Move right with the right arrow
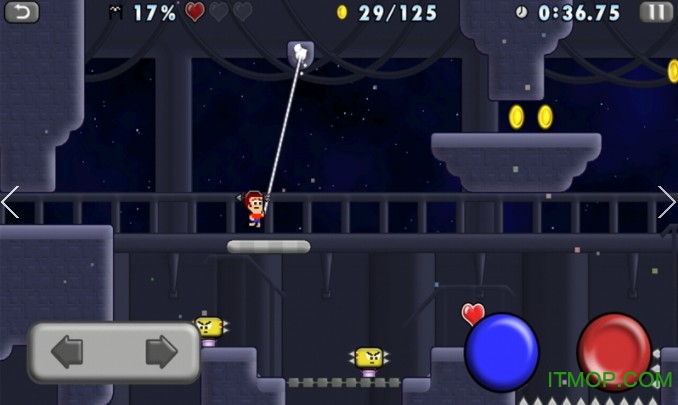Image resolution: width=678 pixels, height=405 pixels. tap(160, 352)
